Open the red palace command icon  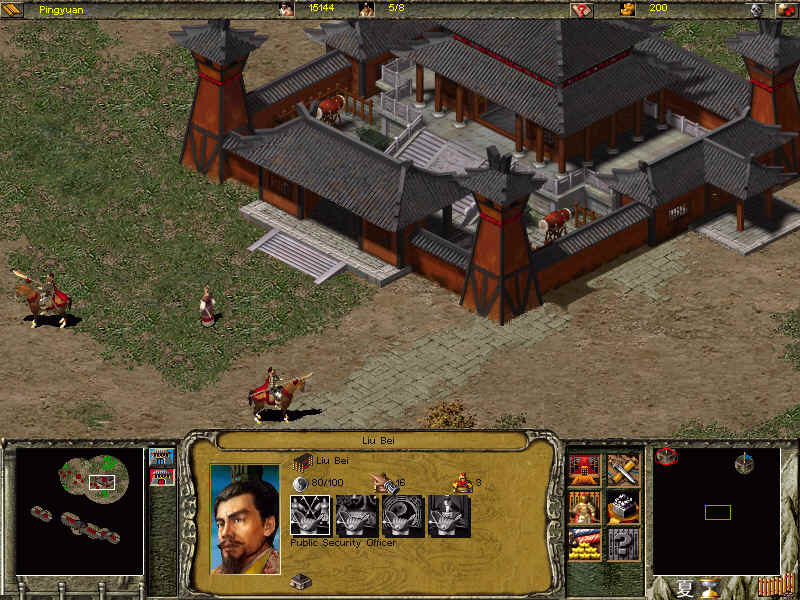tap(584, 468)
